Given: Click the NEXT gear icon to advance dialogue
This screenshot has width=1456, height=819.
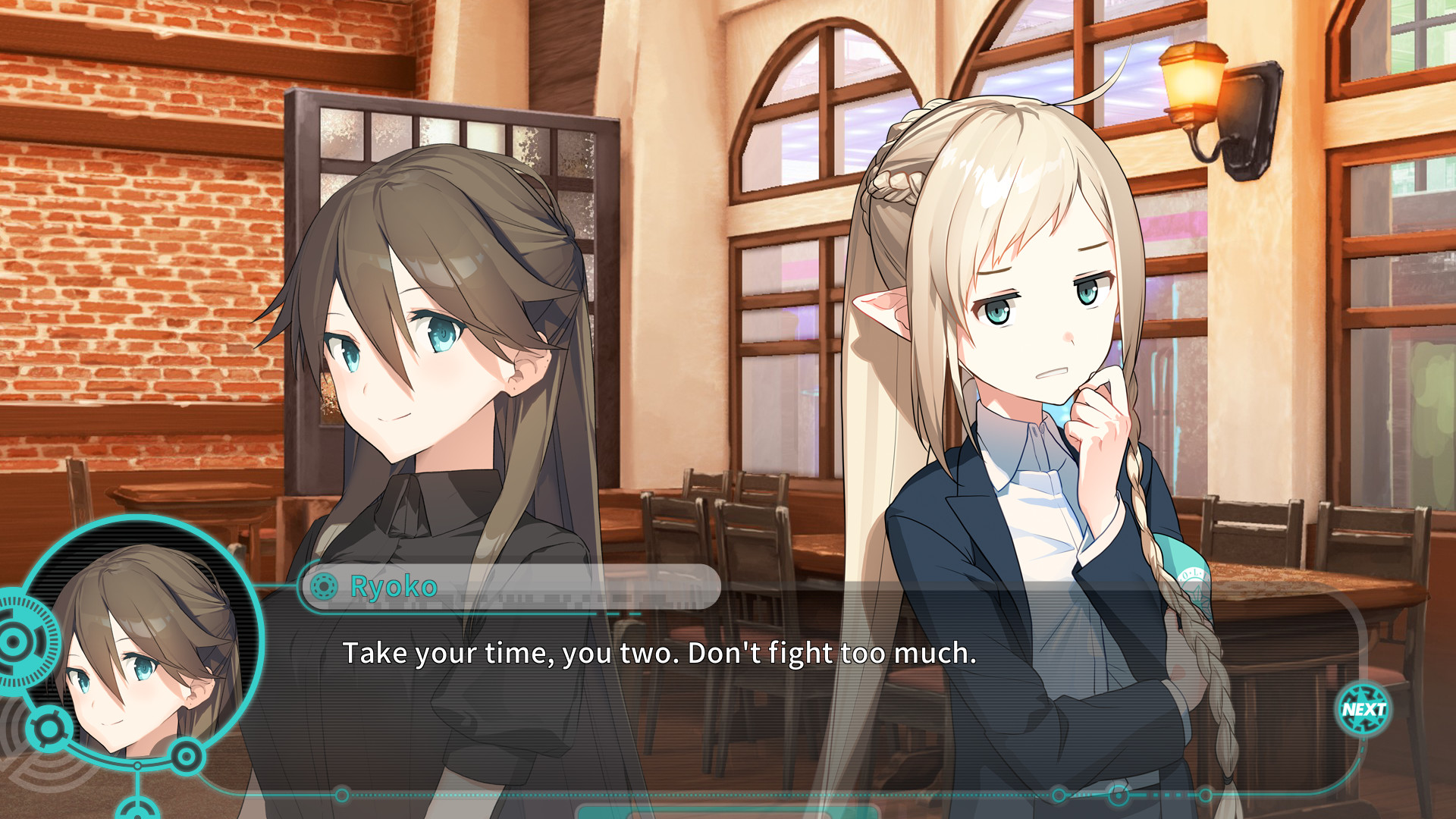Looking at the screenshot, I should point(1362,708).
